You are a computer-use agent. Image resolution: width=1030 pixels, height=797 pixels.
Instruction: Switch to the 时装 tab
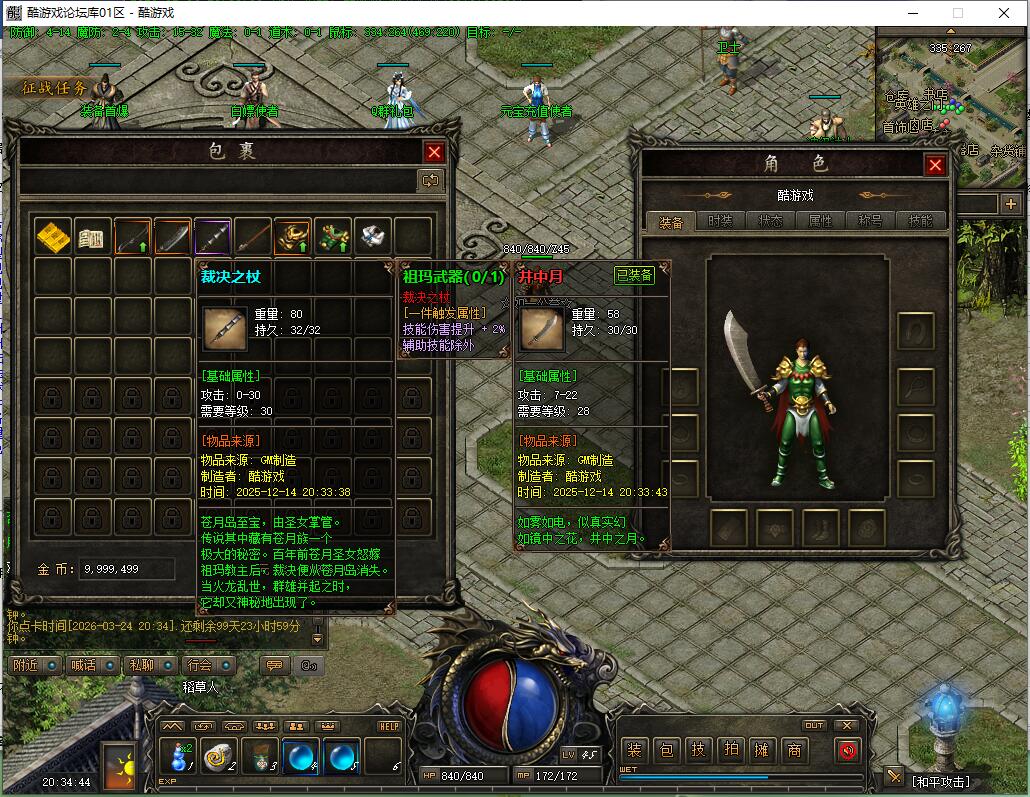point(720,221)
